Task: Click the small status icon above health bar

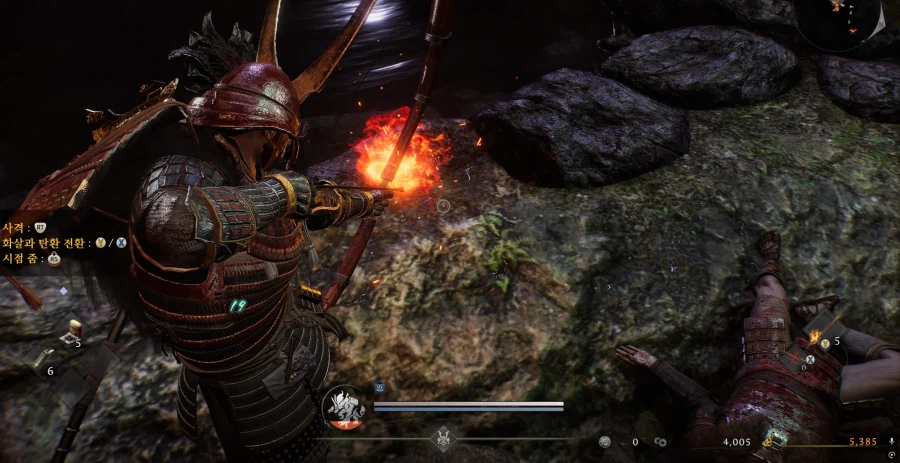Action: (x=380, y=386)
